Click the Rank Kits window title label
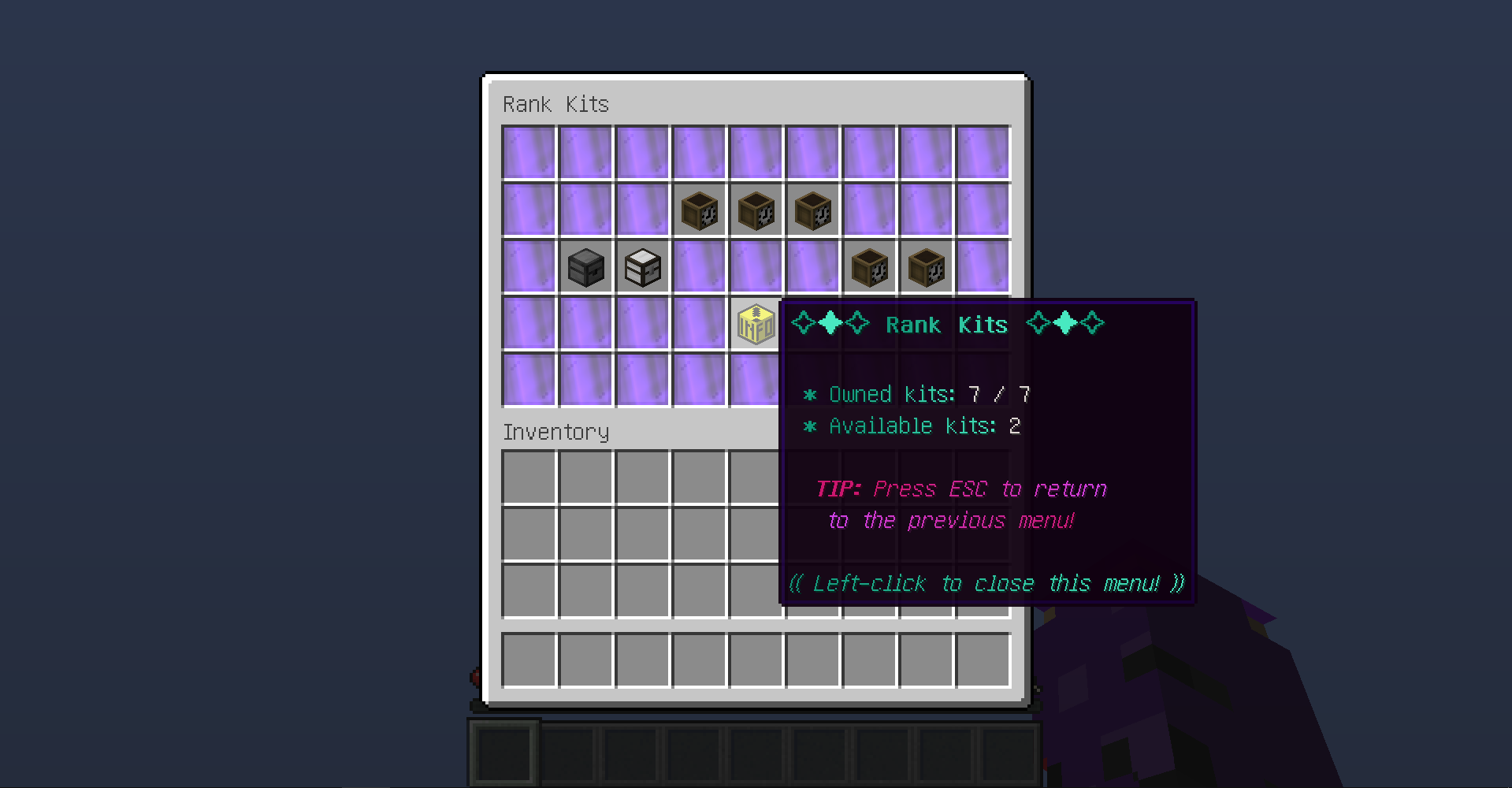 coord(555,103)
